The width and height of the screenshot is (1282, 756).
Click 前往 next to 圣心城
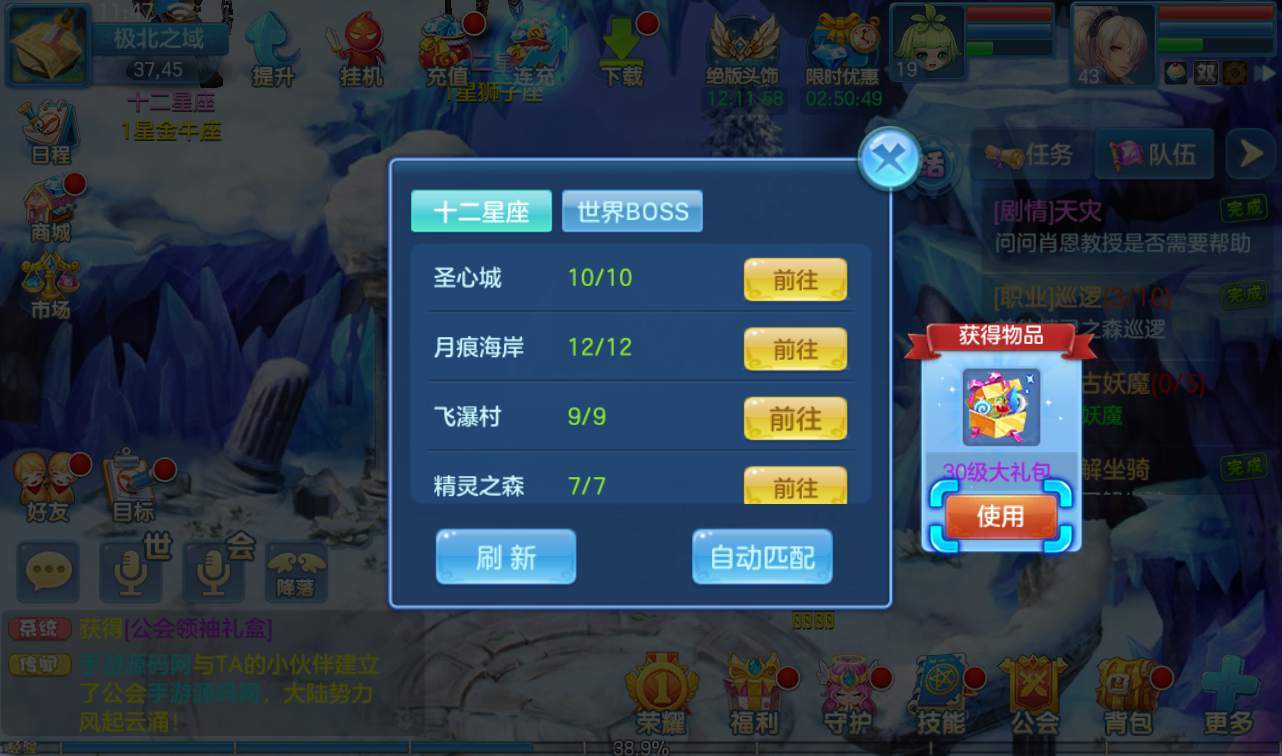[x=795, y=280]
